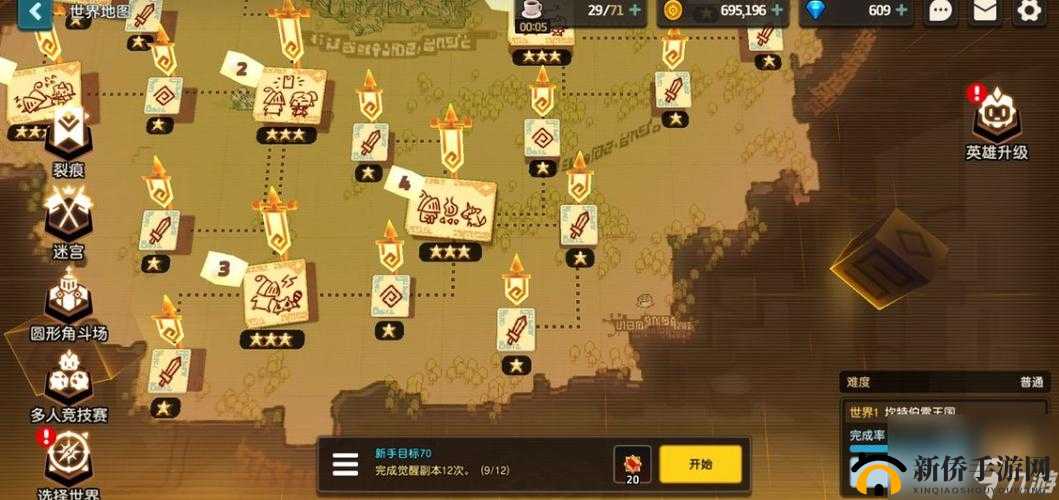Open the 英雄升级 hero upgrade menu
This screenshot has width=1059, height=500.
(x=996, y=120)
